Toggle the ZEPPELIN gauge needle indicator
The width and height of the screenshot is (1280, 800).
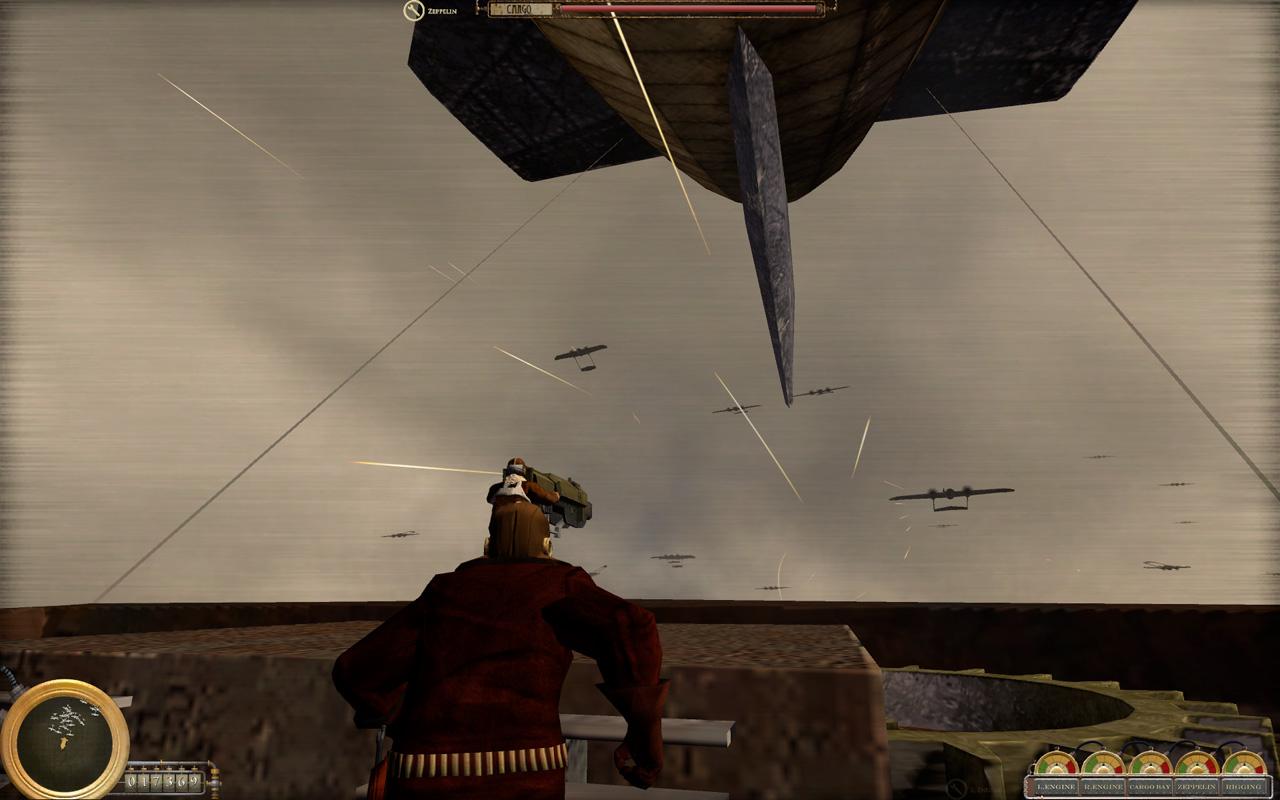1197,765
